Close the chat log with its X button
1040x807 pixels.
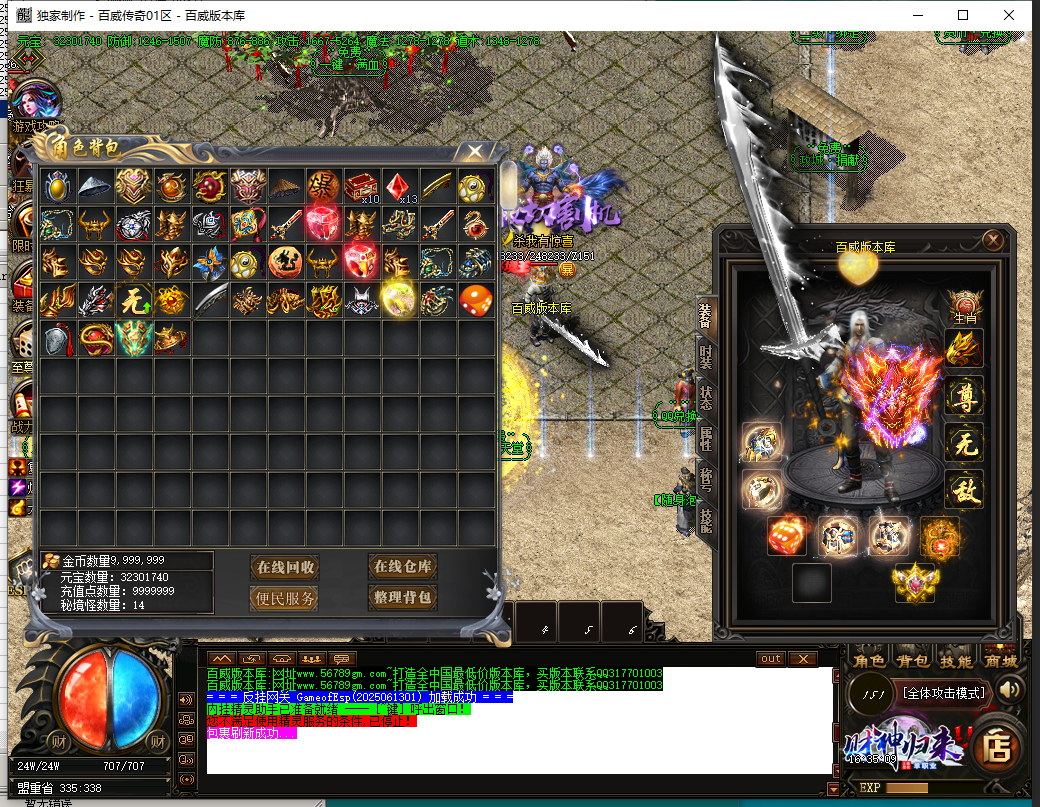pos(802,658)
